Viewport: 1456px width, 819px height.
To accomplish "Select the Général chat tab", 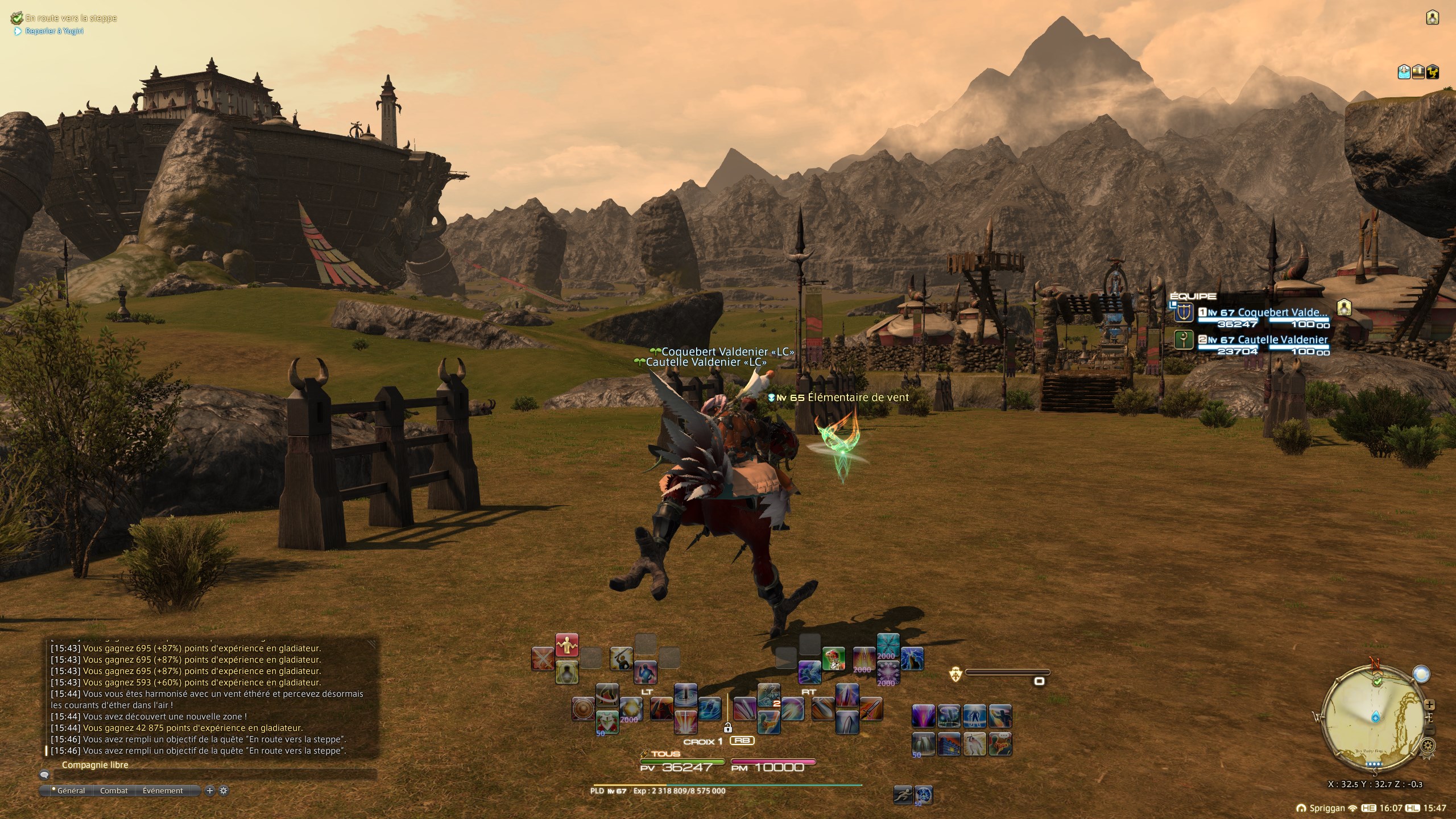I will click(70, 791).
